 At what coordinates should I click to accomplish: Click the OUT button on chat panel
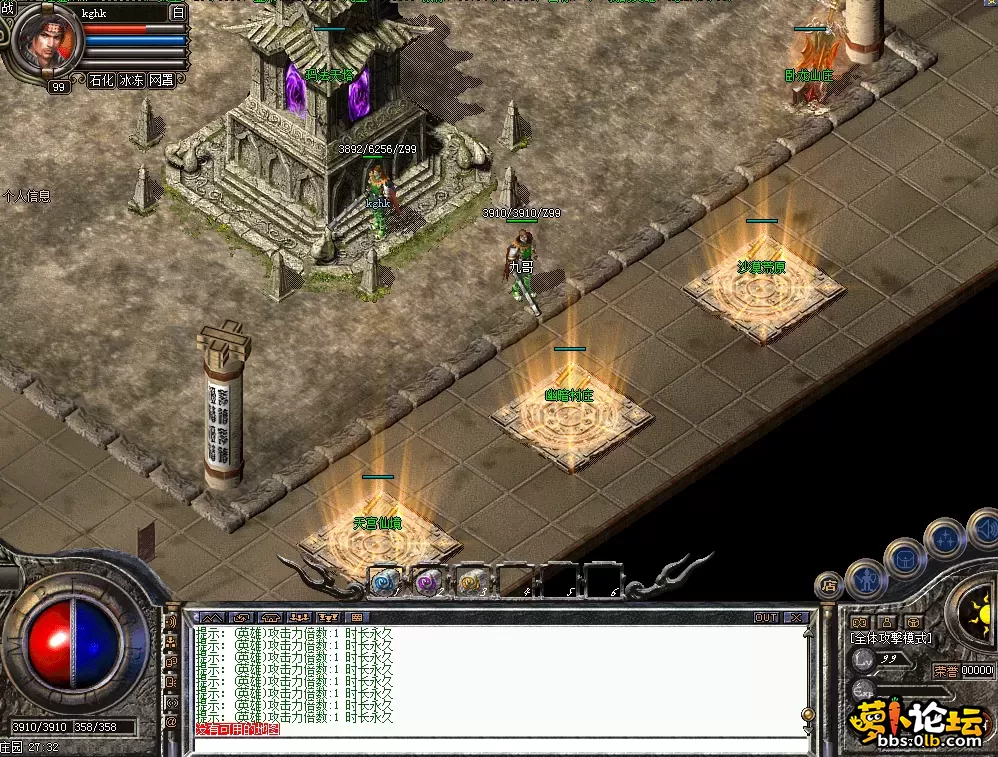click(x=766, y=618)
